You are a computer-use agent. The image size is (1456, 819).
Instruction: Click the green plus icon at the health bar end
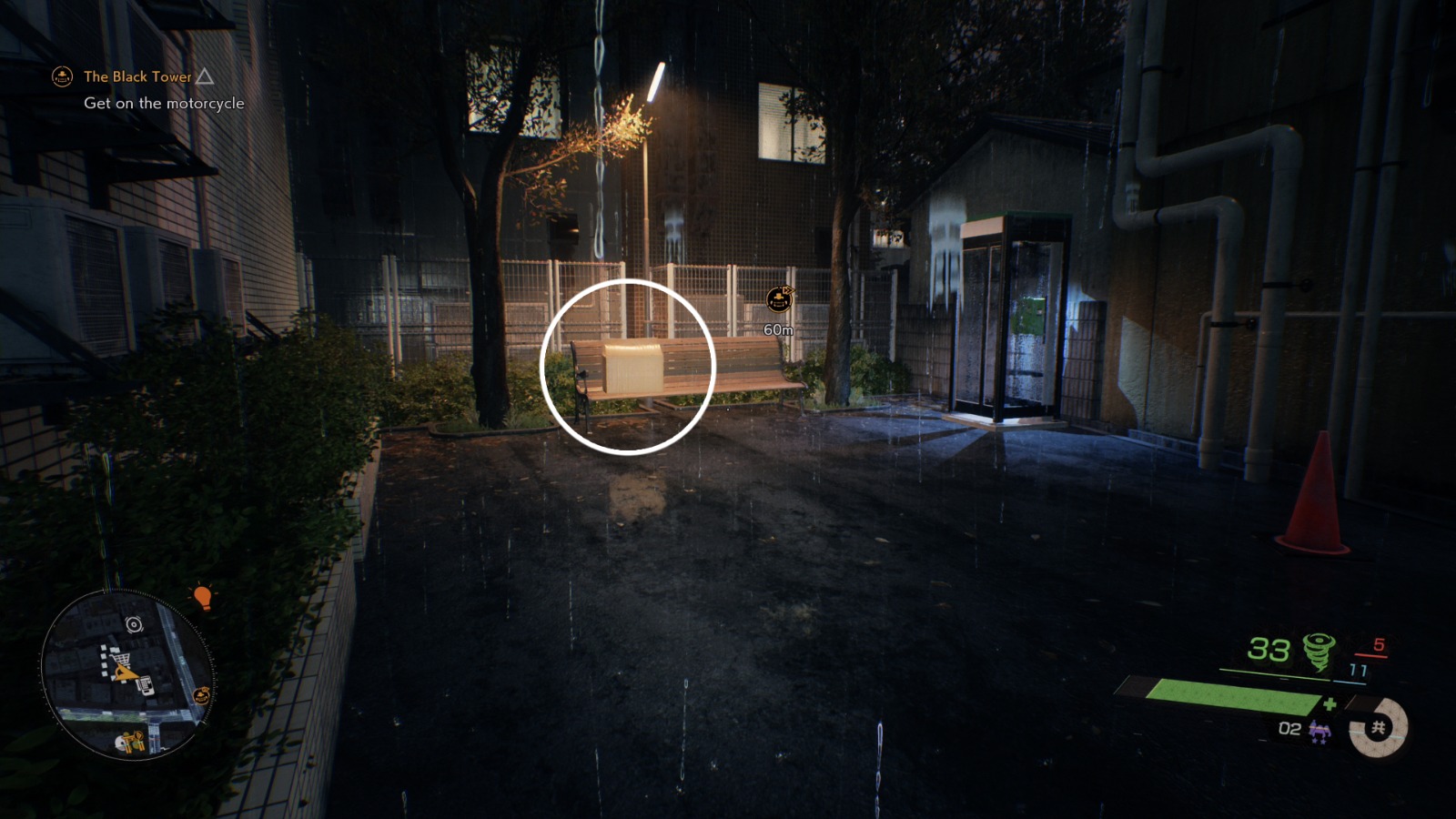pos(1329,704)
